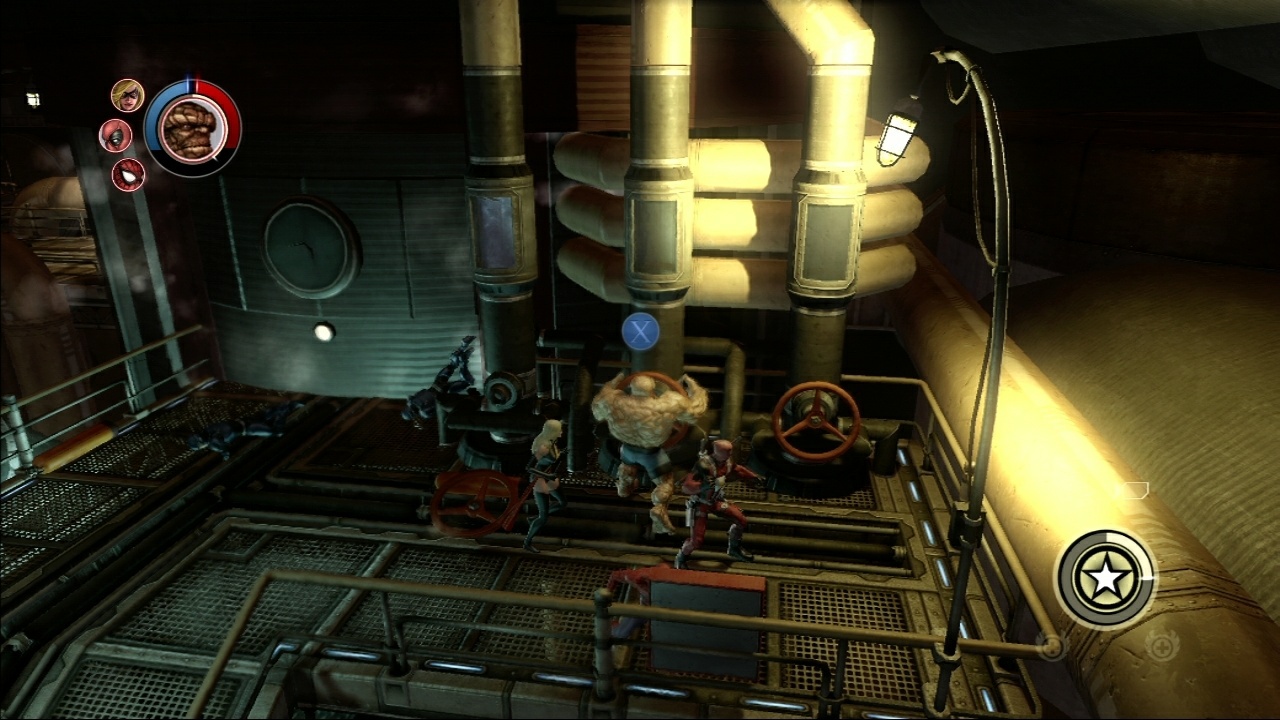Select the Spider-Man portrait icon
1280x720 pixels.
click(x=129, y=174)
